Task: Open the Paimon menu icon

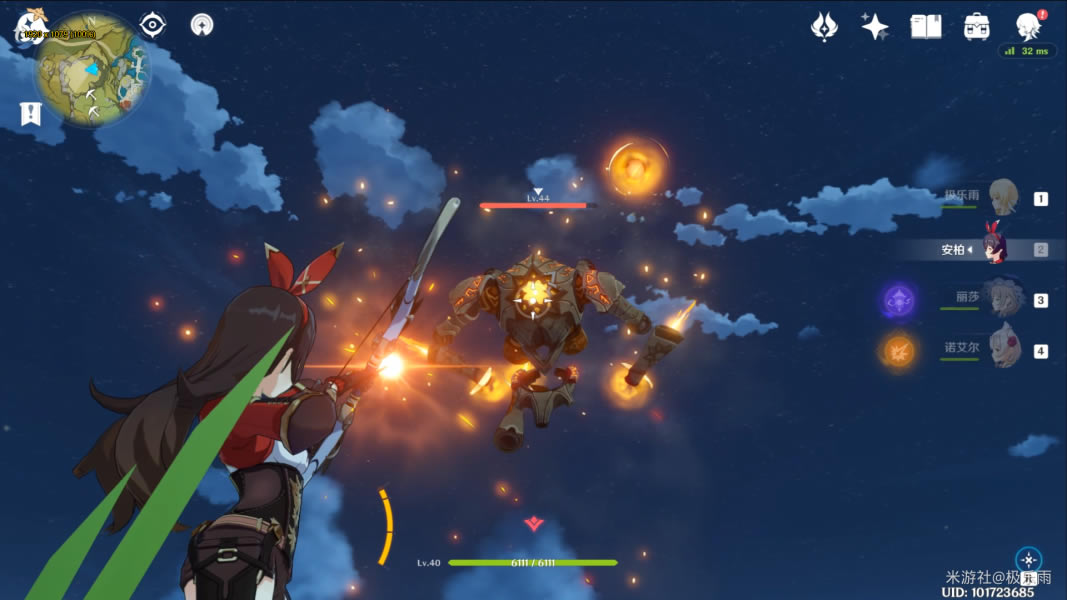Action: click(30, 26)
